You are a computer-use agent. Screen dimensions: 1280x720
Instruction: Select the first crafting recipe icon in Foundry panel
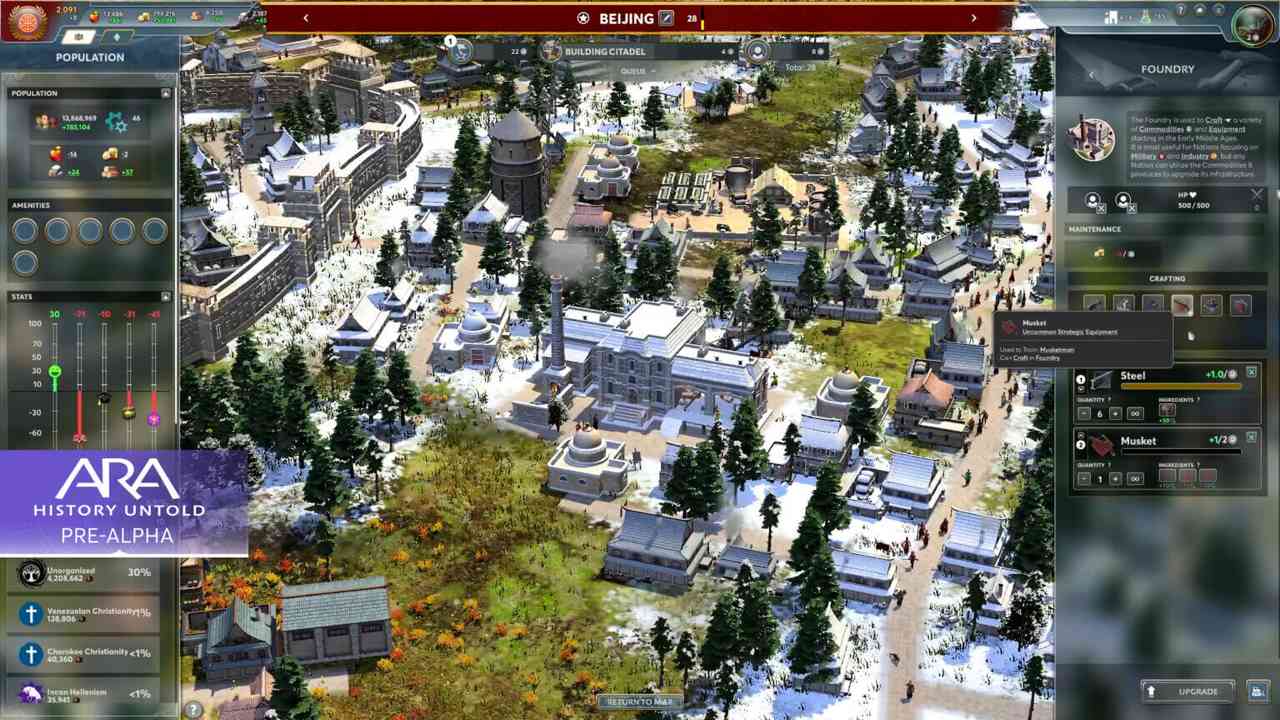[x=1093, y=304]
